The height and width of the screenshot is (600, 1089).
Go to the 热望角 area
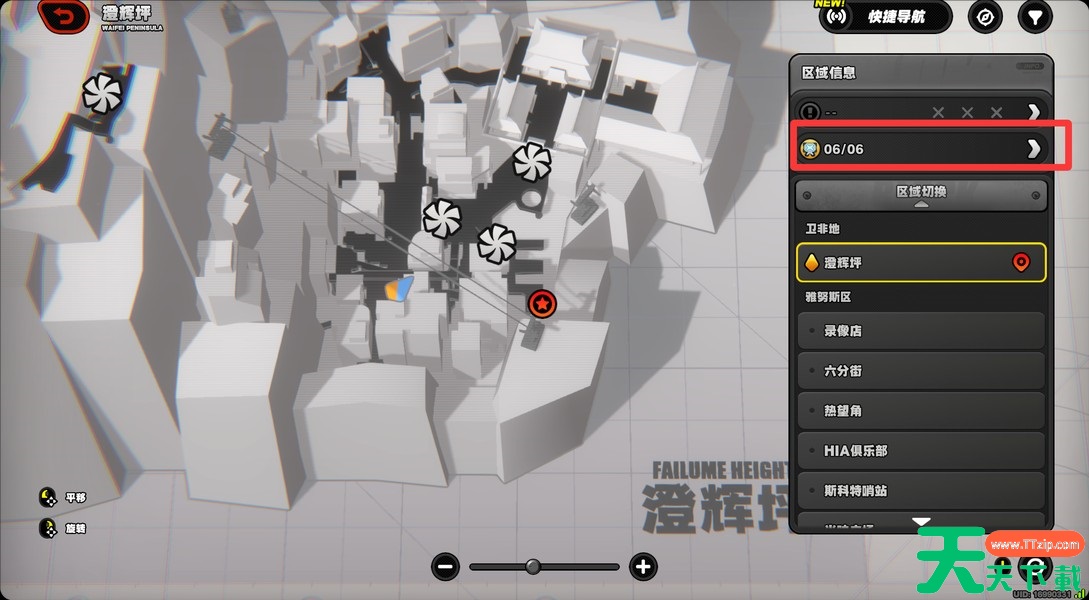[921, 411]
